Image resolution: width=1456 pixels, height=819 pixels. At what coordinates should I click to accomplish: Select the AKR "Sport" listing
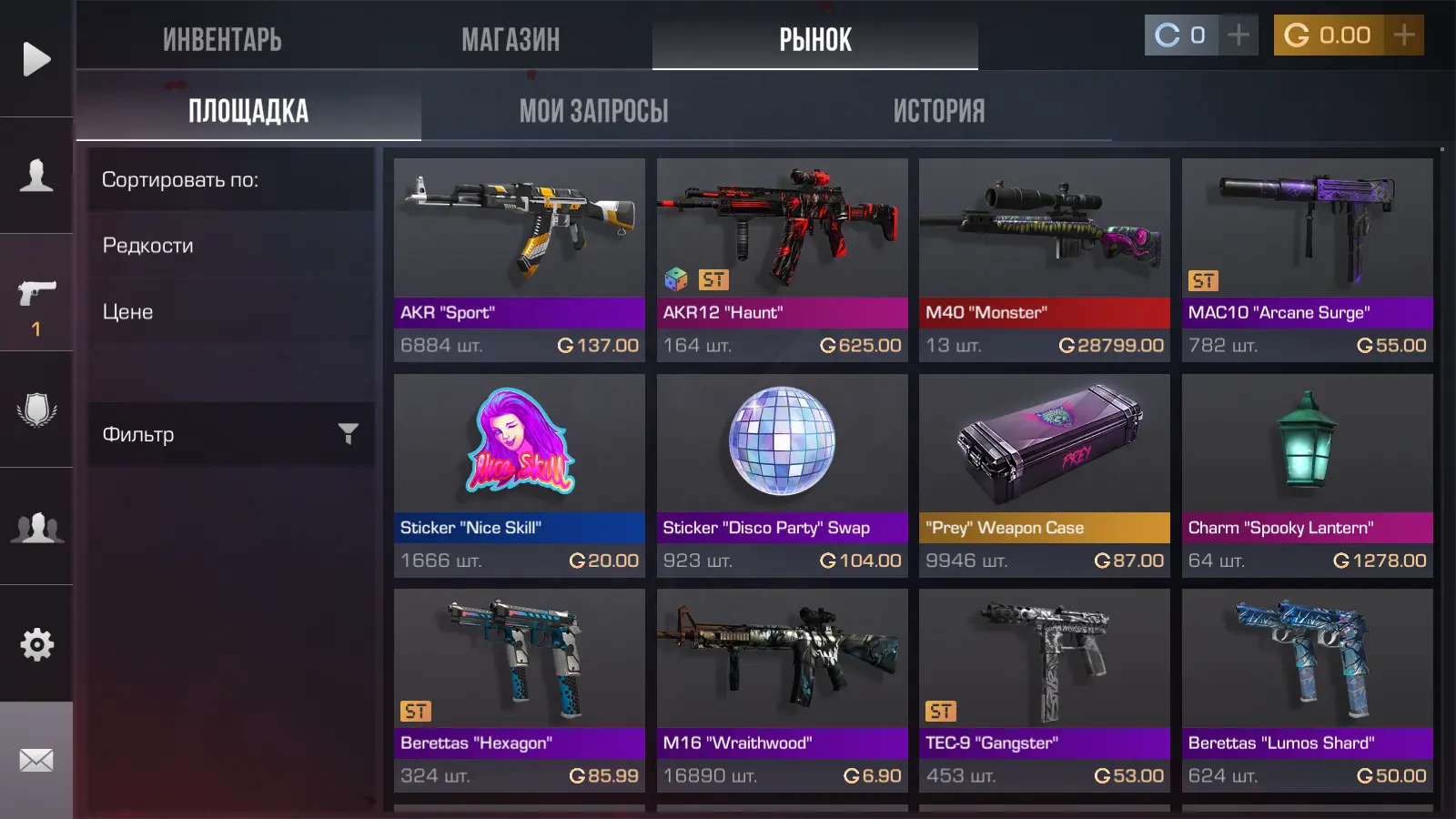click(520, 259)
